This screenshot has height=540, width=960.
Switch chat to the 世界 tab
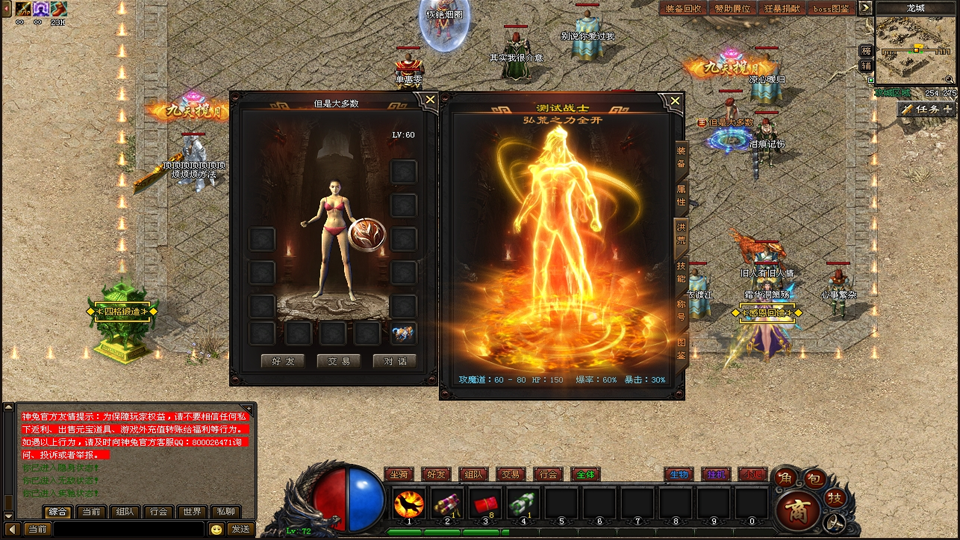click(x=190, y=511)
